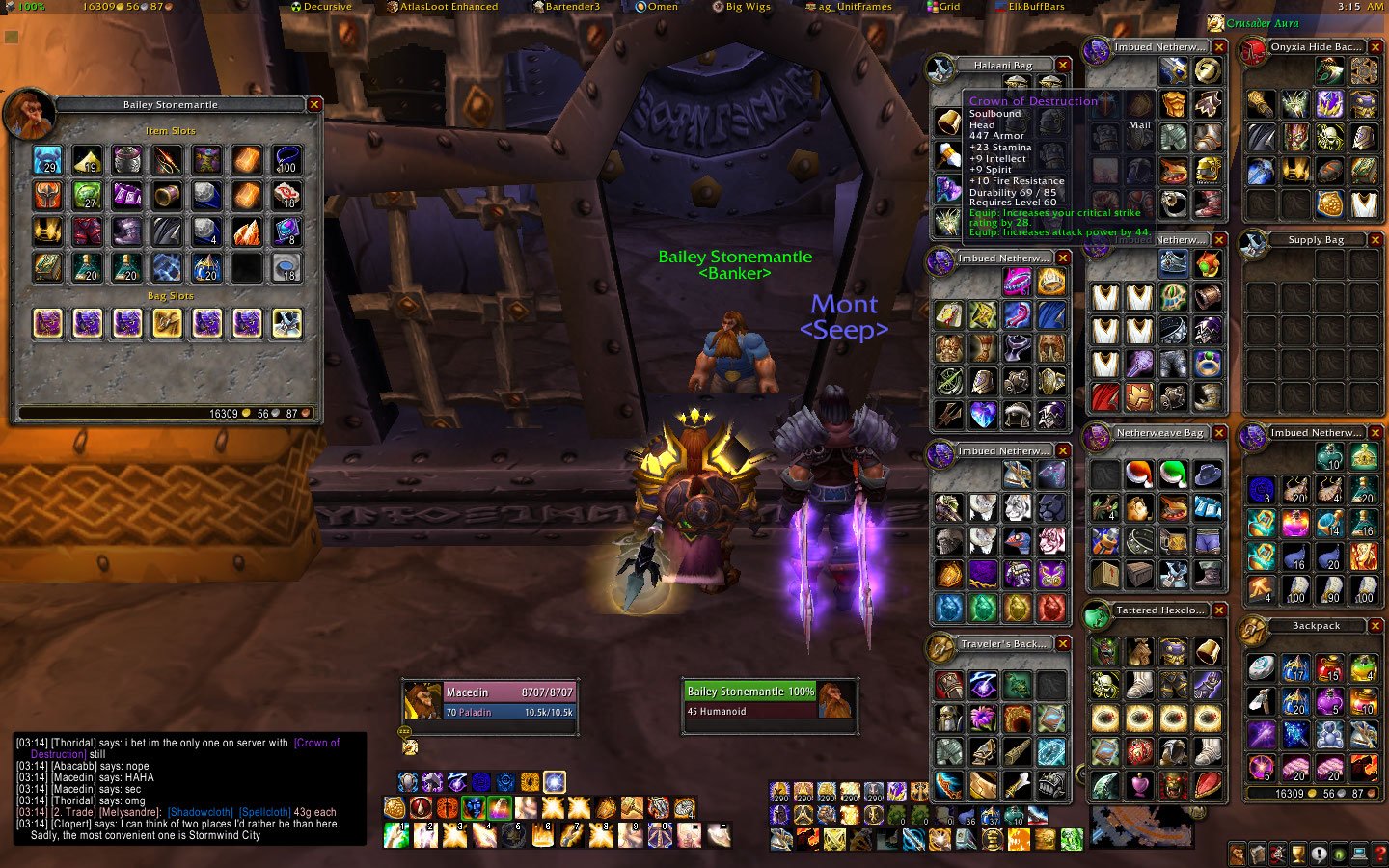Open the Decursive addon from the top bar

coord(327,6)
